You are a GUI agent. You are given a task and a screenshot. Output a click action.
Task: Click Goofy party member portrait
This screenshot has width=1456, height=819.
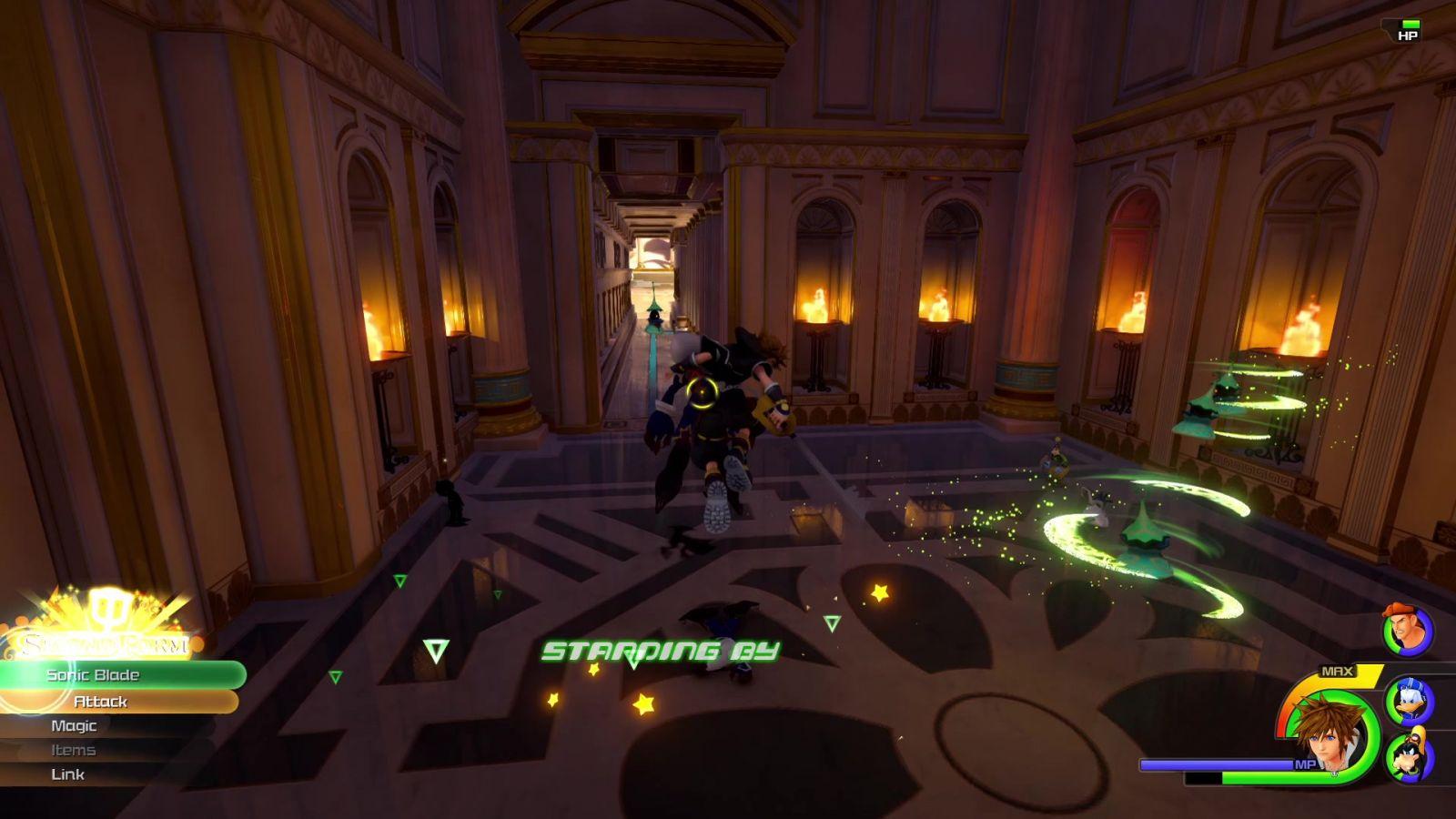pos(1409,756)
